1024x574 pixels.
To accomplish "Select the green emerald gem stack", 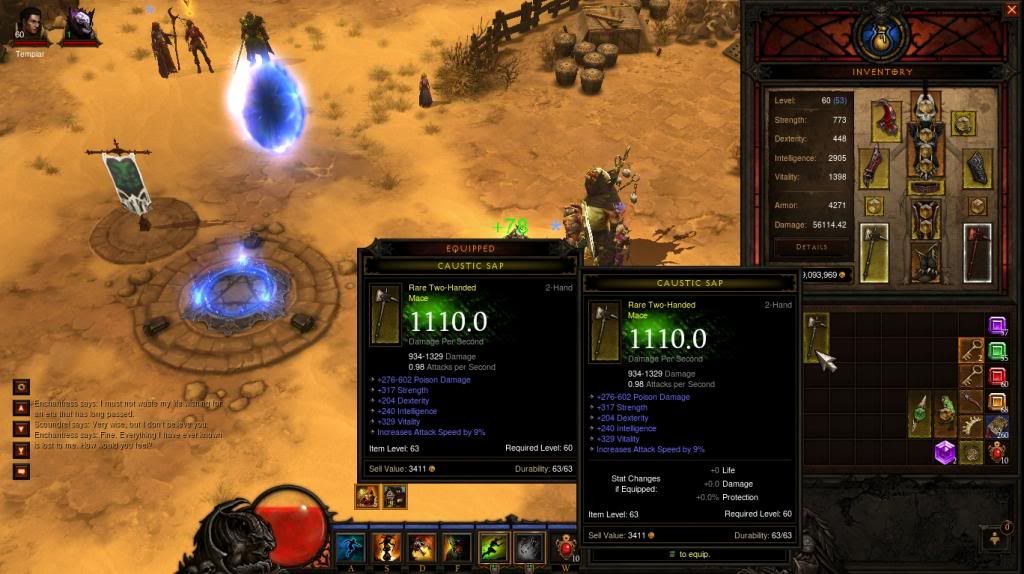I will click(997, 351).
